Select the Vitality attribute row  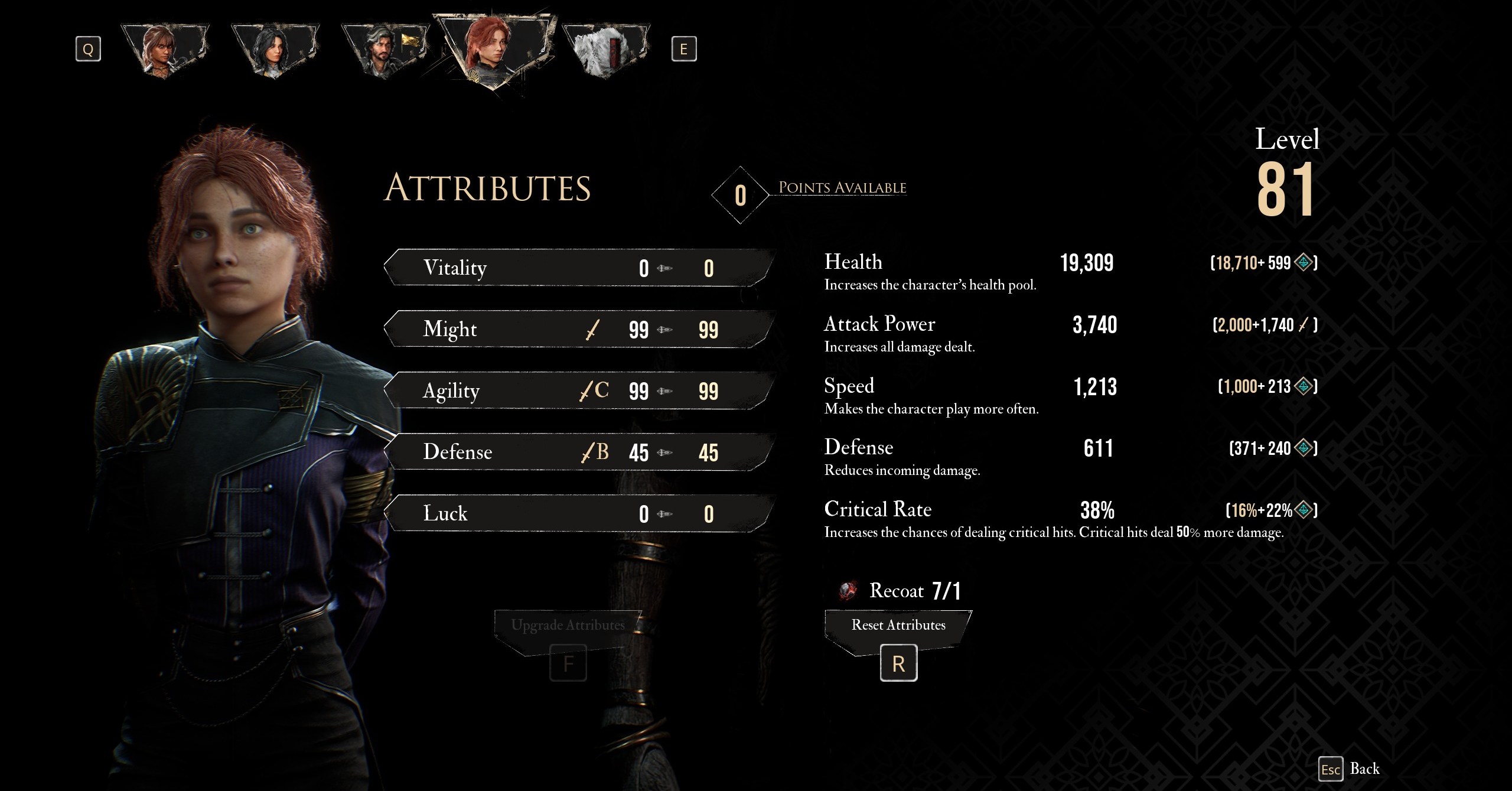(579, 268)
